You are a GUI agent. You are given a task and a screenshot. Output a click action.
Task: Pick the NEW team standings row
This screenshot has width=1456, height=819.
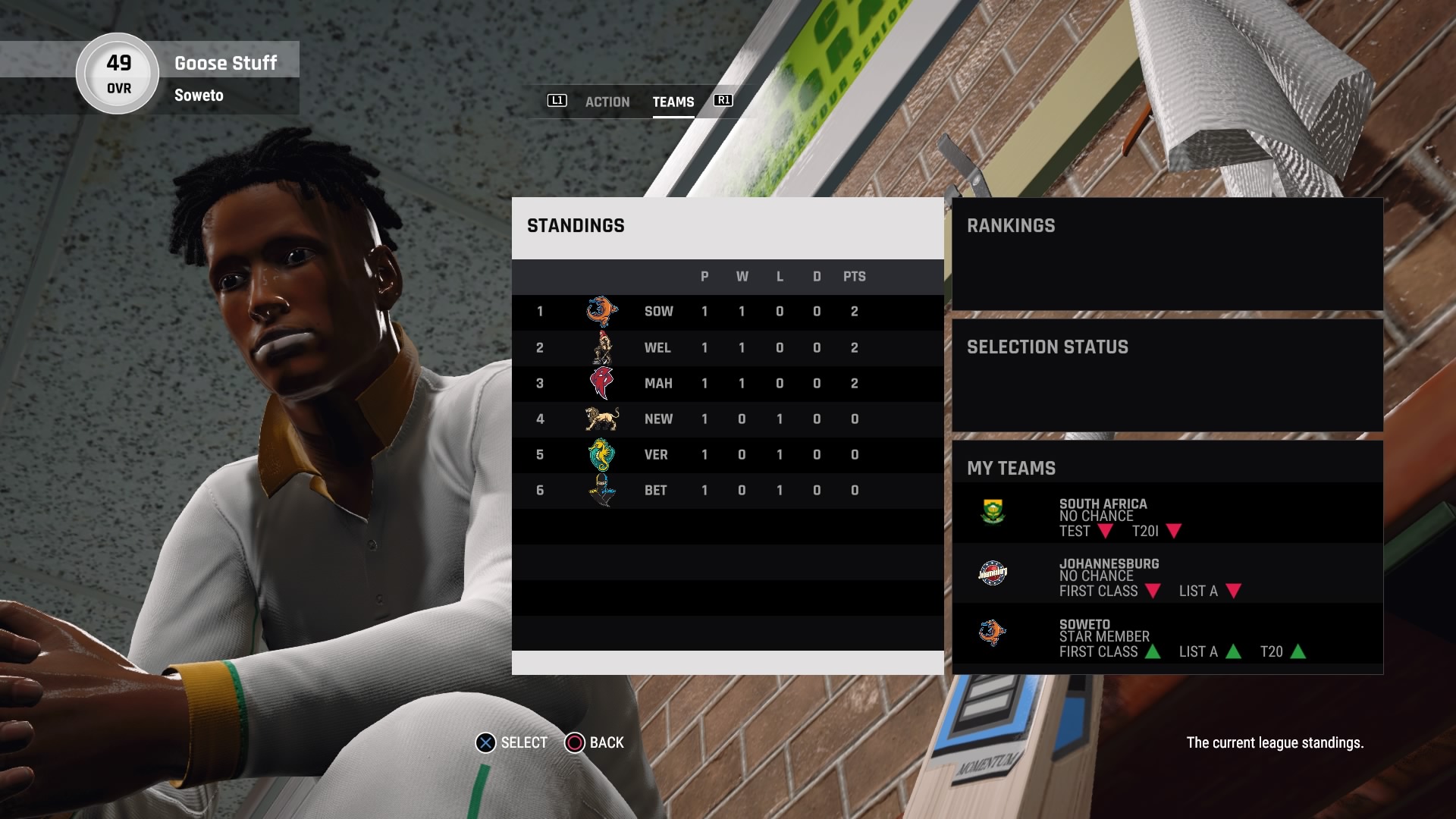click(726, 419)
